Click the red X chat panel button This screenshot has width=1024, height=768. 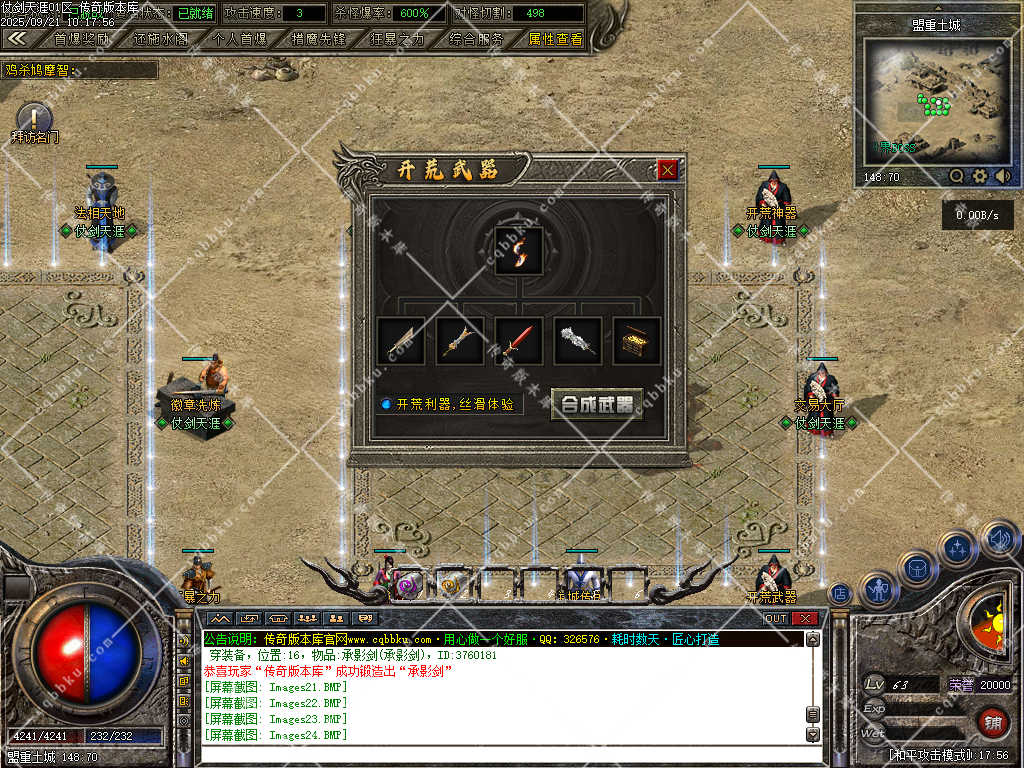(805, 618)
